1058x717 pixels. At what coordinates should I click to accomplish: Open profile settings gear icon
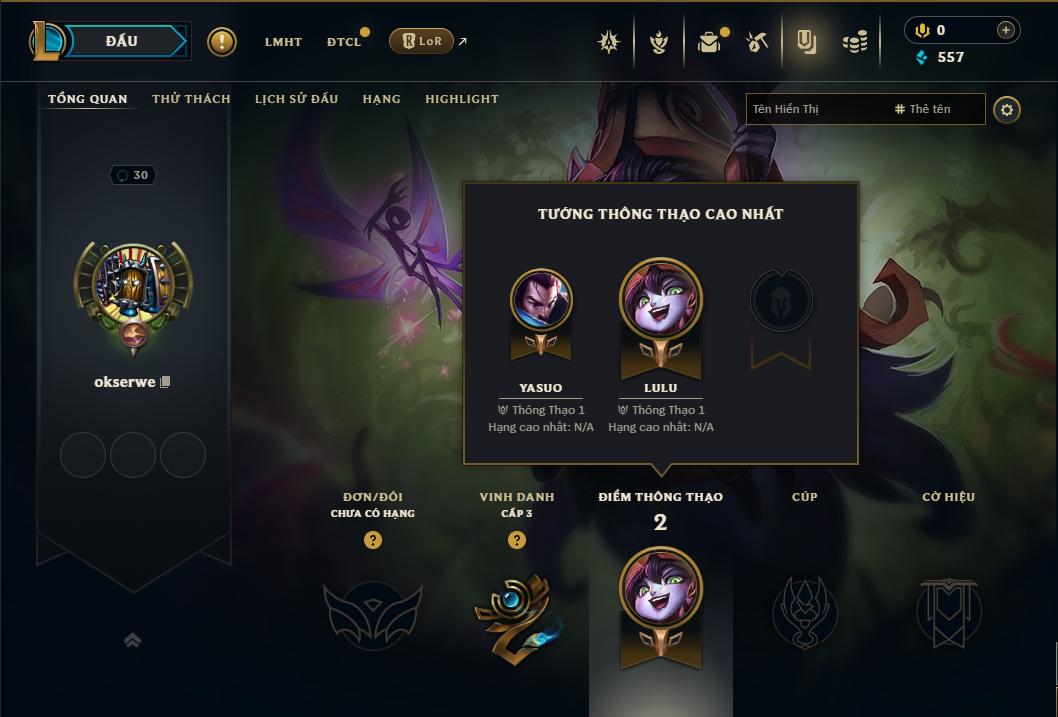(x=1007, y=109)
